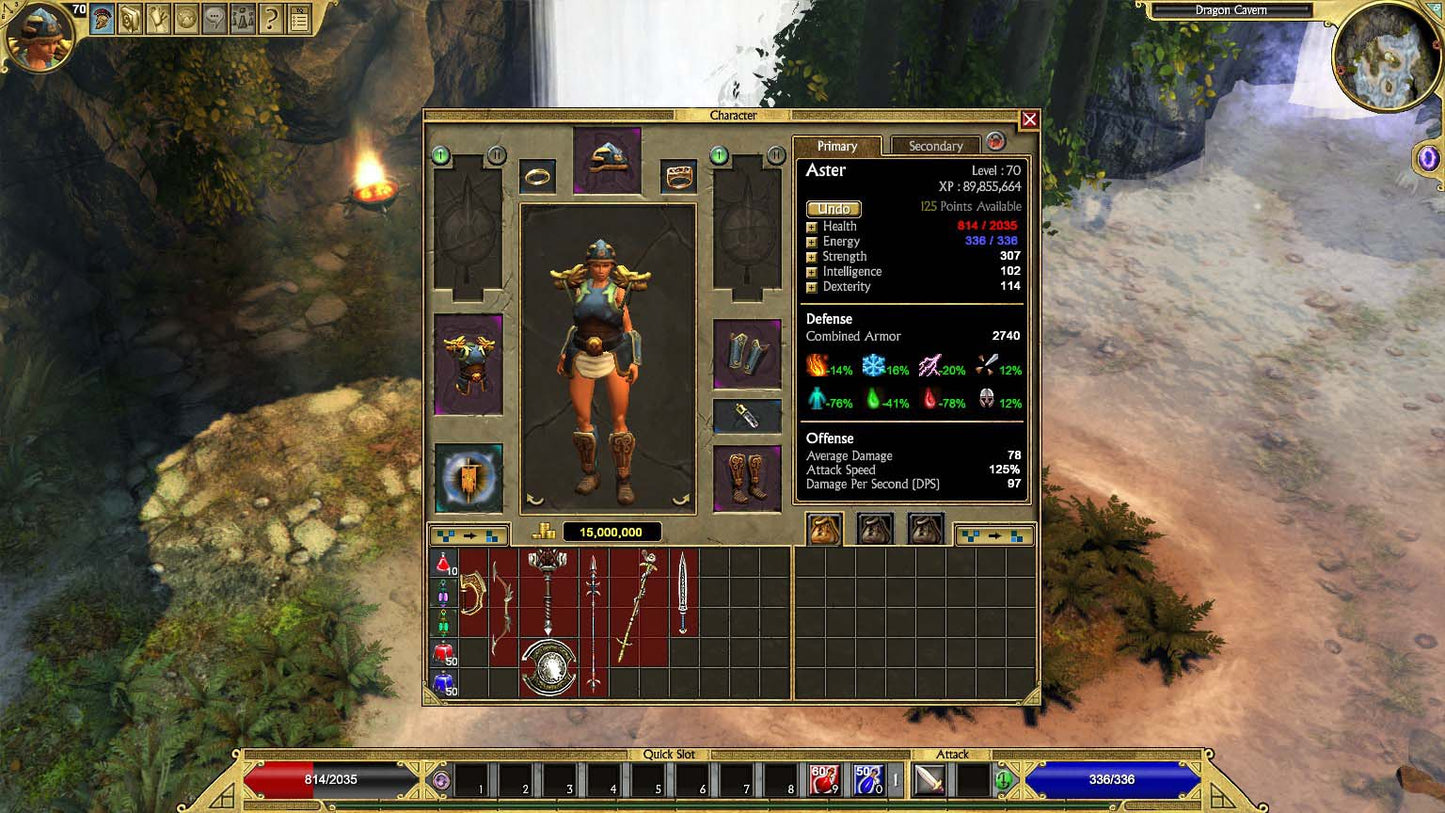Click the Undo button to revert stat points
Viewport: 1445px width, 813px height.
pos(833,208)
